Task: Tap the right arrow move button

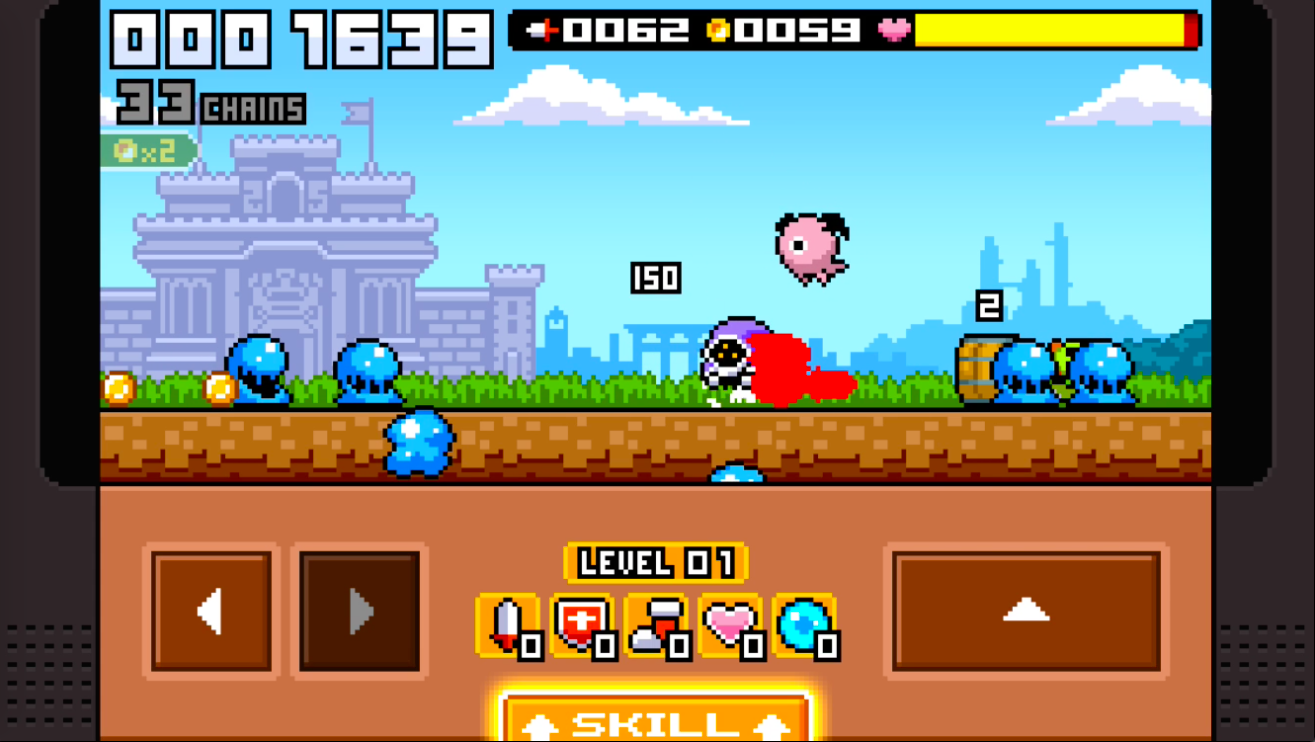Action: [360, 611]
